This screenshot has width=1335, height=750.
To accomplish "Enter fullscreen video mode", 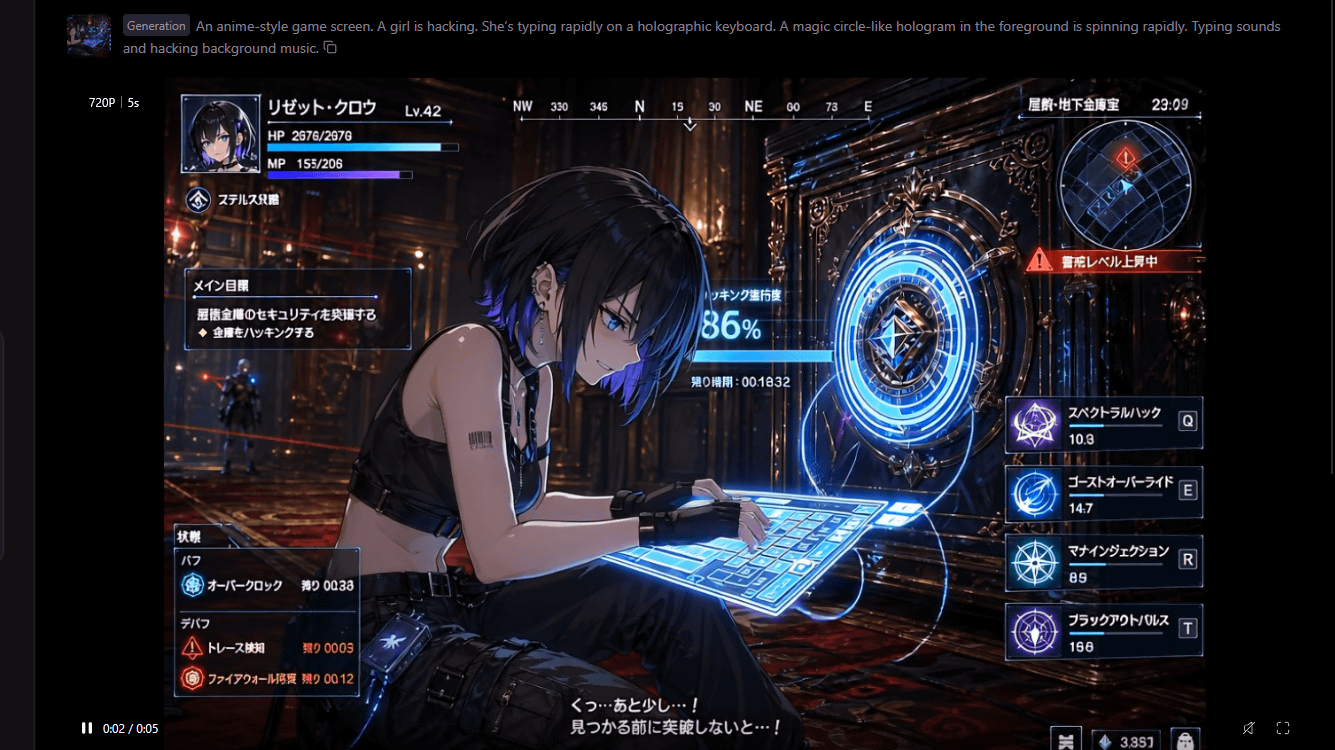I will click(x=1283, y=728).
